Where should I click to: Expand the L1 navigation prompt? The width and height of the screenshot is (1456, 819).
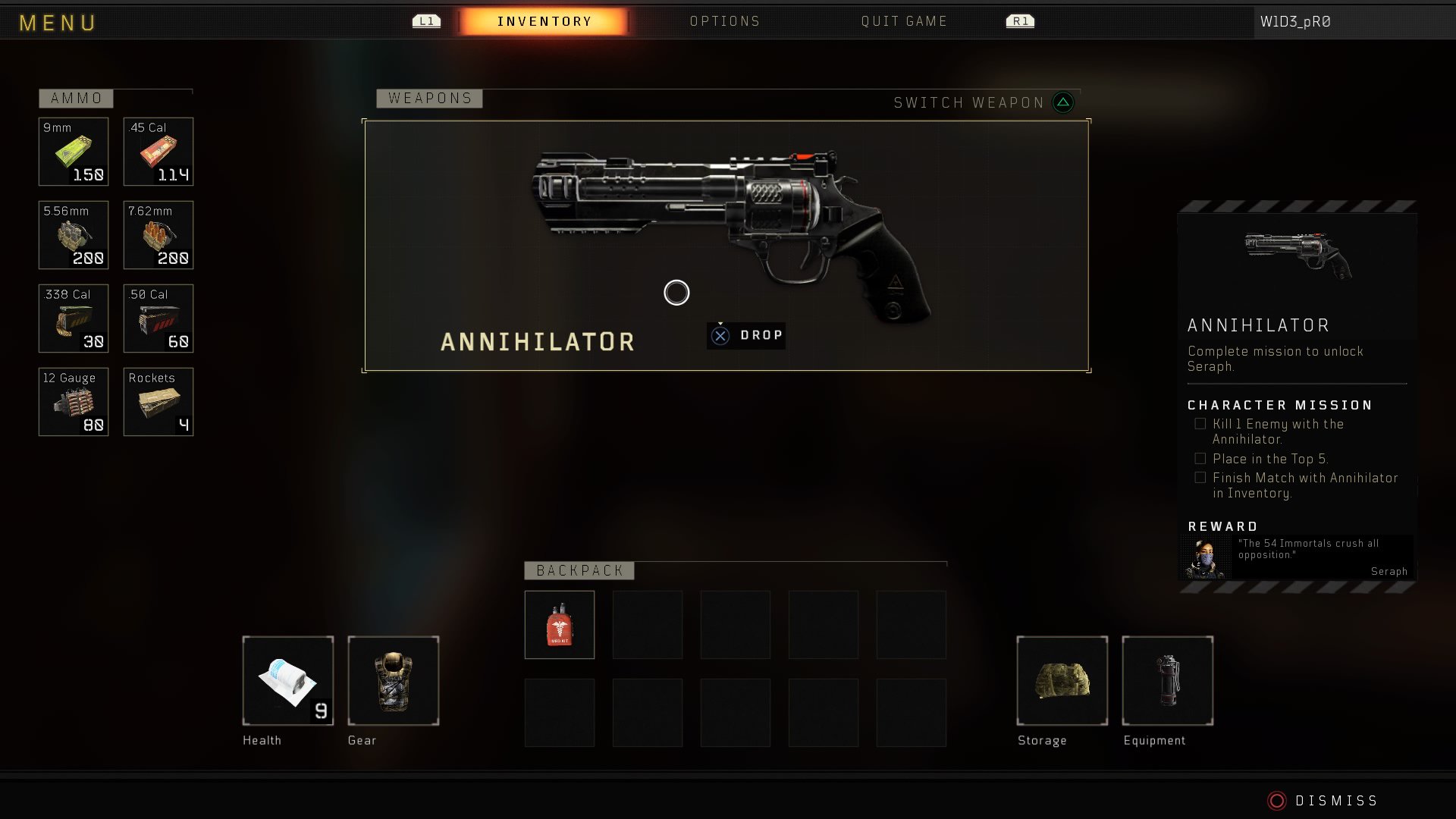coord(425,21)
